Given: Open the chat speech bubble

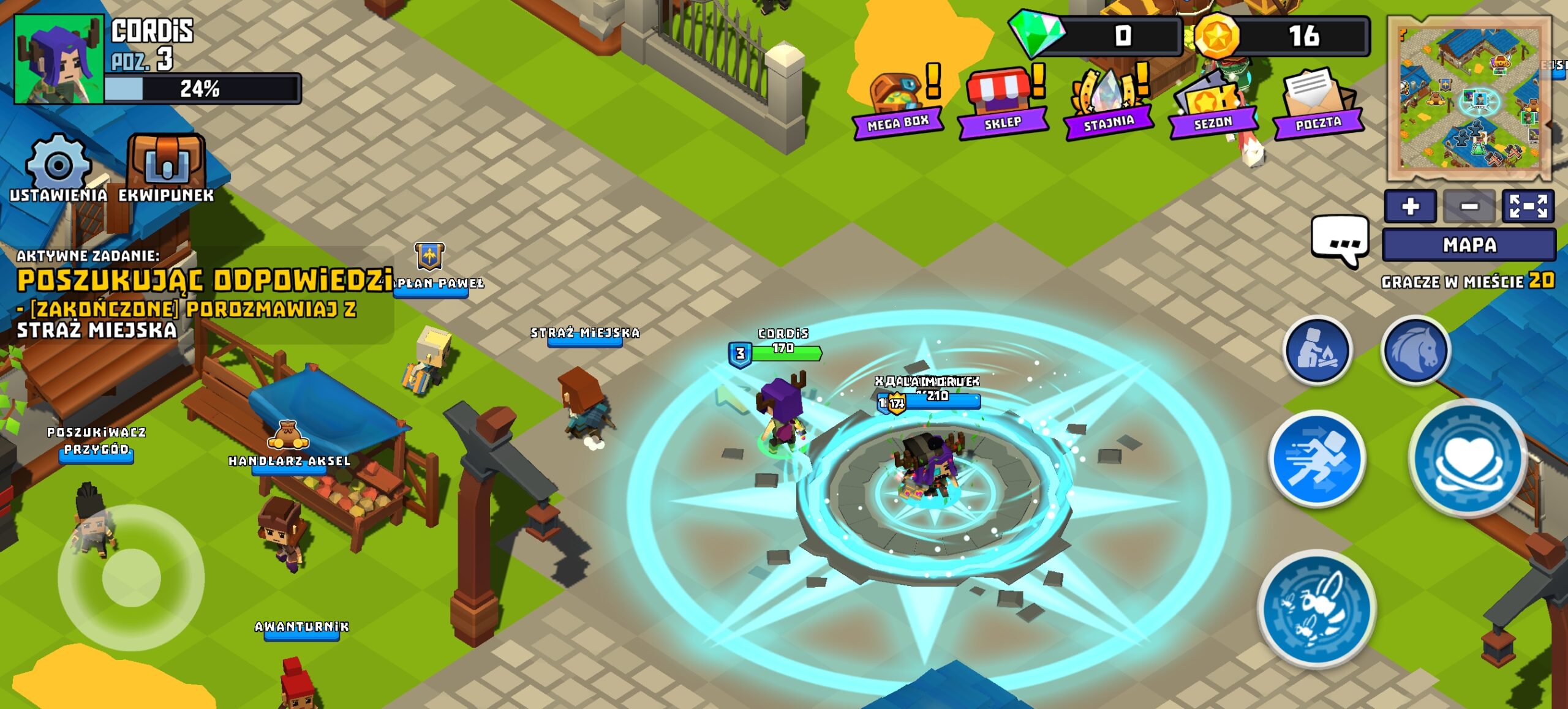Looking at the screenshot, I should click(x=1340, y=240).
